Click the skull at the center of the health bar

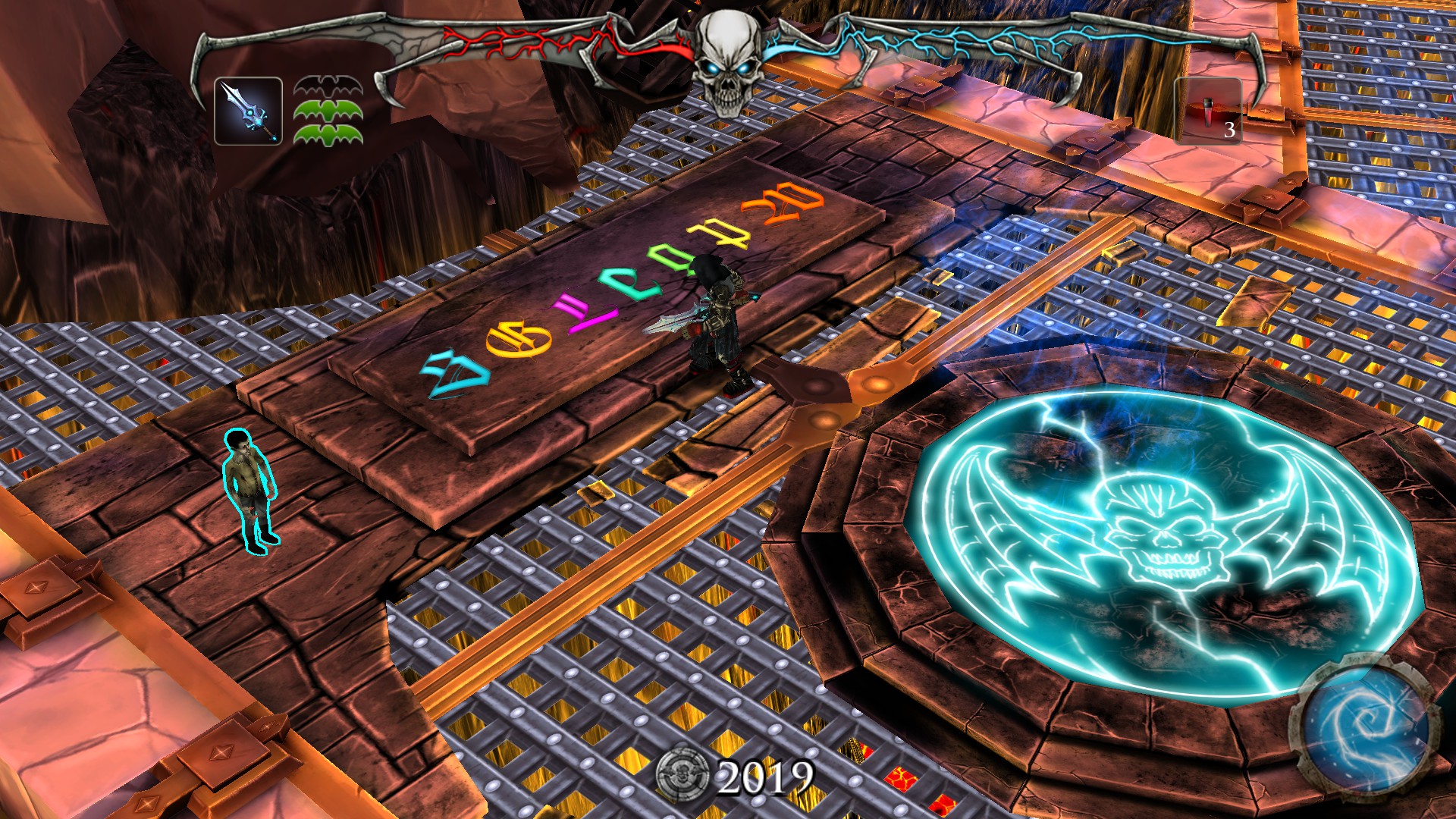pos(726,57)
